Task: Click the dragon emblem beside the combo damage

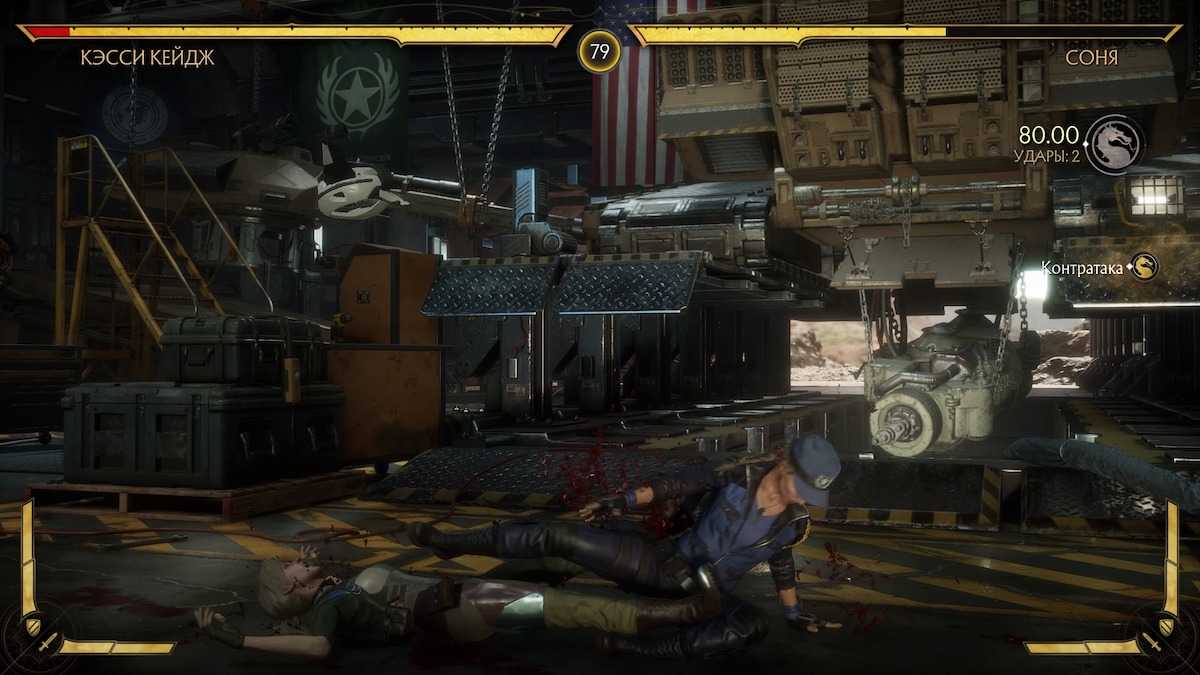Action: 1114,145
